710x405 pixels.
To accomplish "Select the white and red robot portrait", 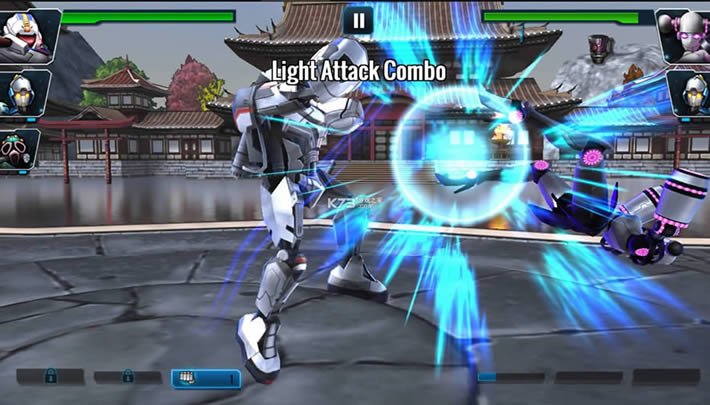I will (x=27, y=34).
